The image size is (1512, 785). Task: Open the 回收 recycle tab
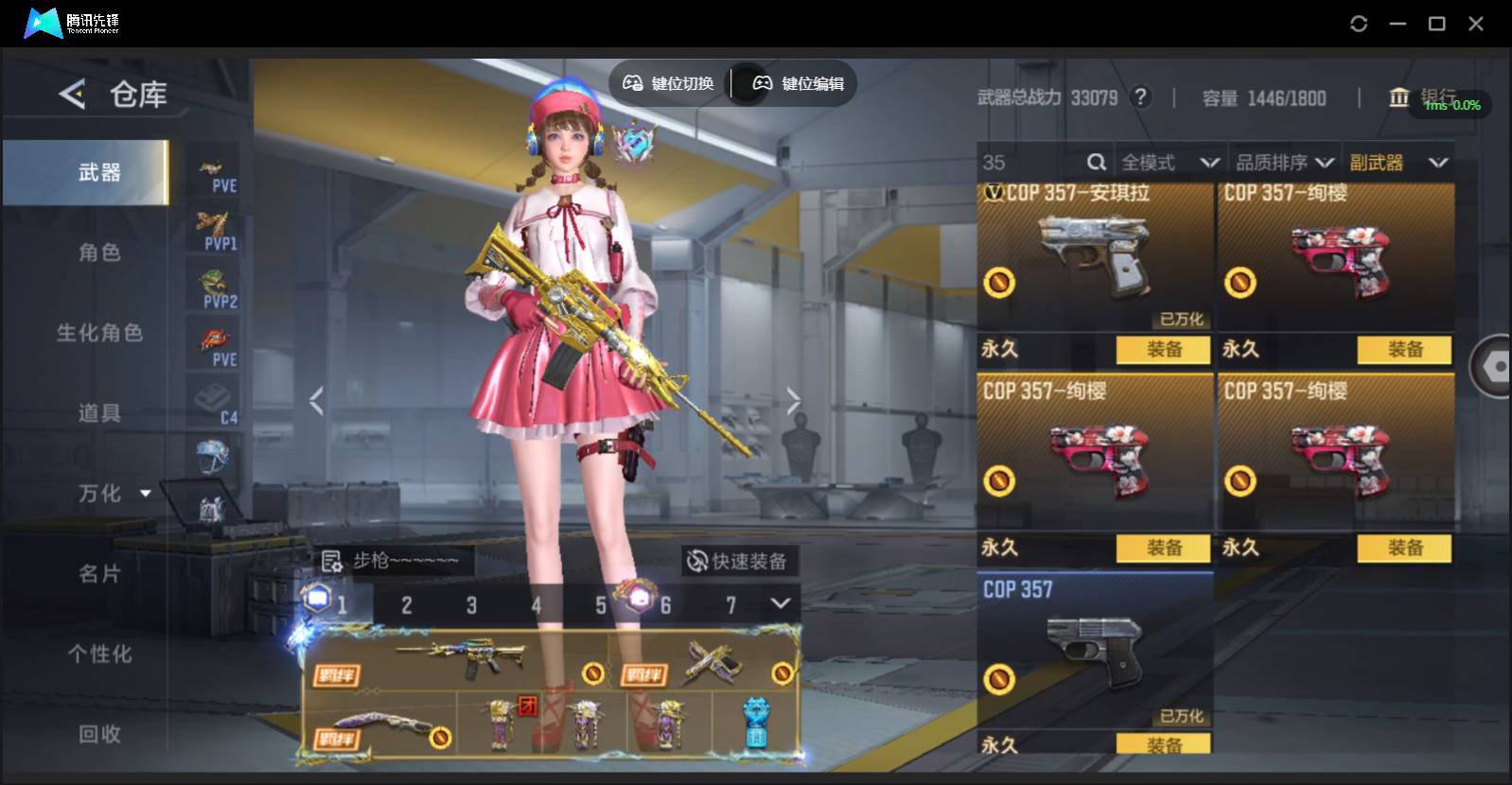coord(99,734)
